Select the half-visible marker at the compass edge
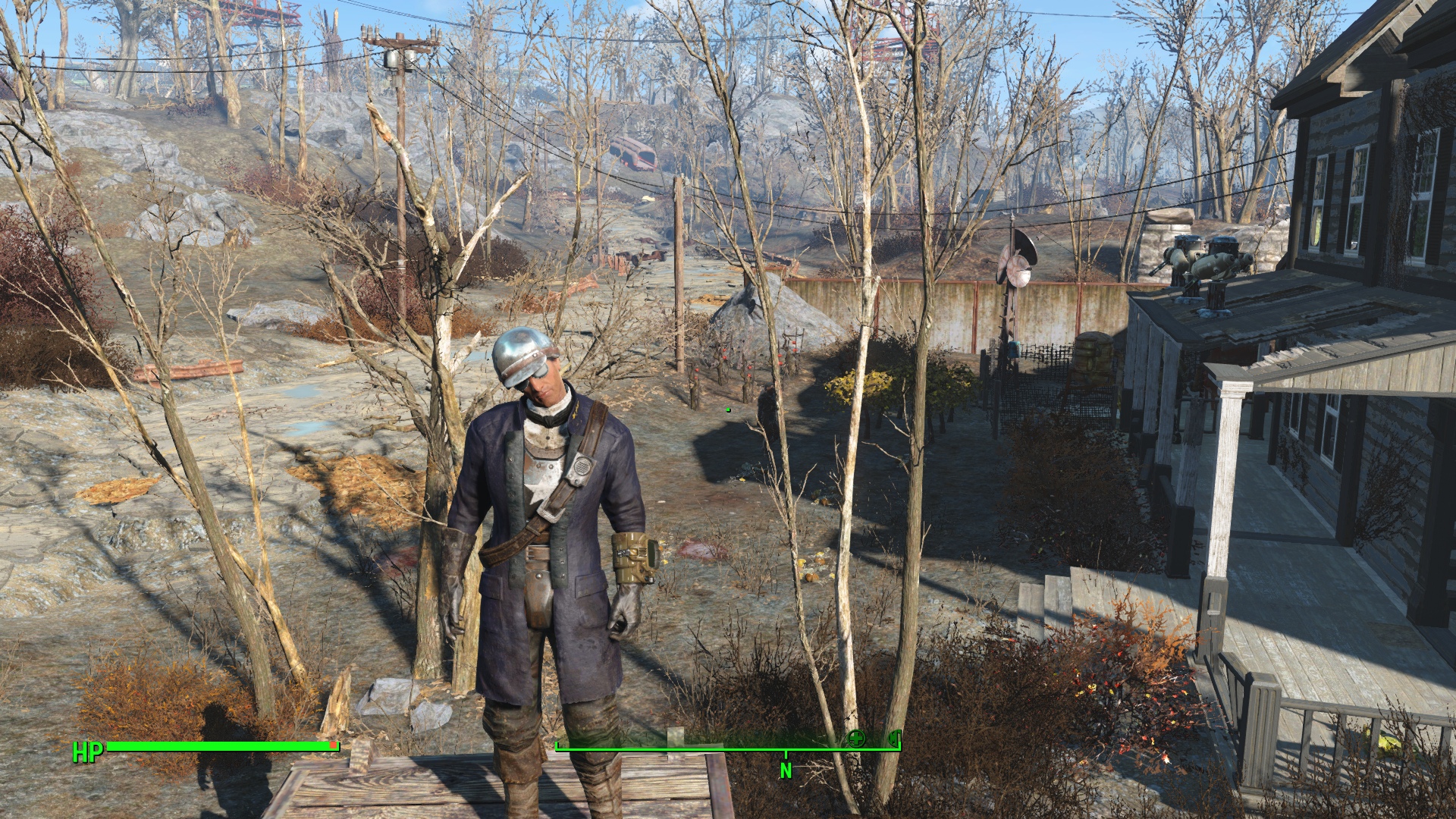The width and height of the screenshot is (1456, 819). tap(895, 737)
